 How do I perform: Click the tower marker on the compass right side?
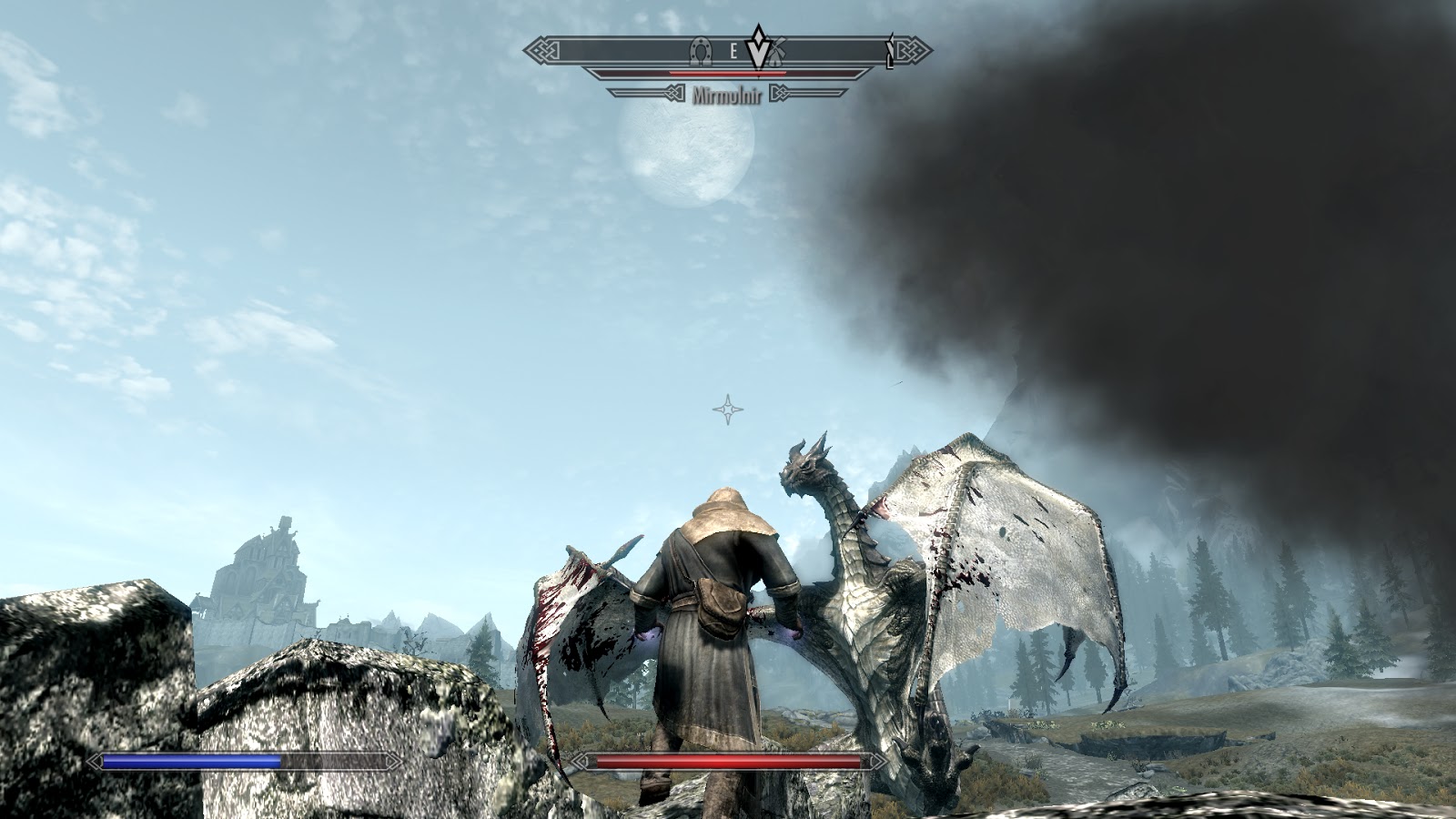tap(890, 50)
